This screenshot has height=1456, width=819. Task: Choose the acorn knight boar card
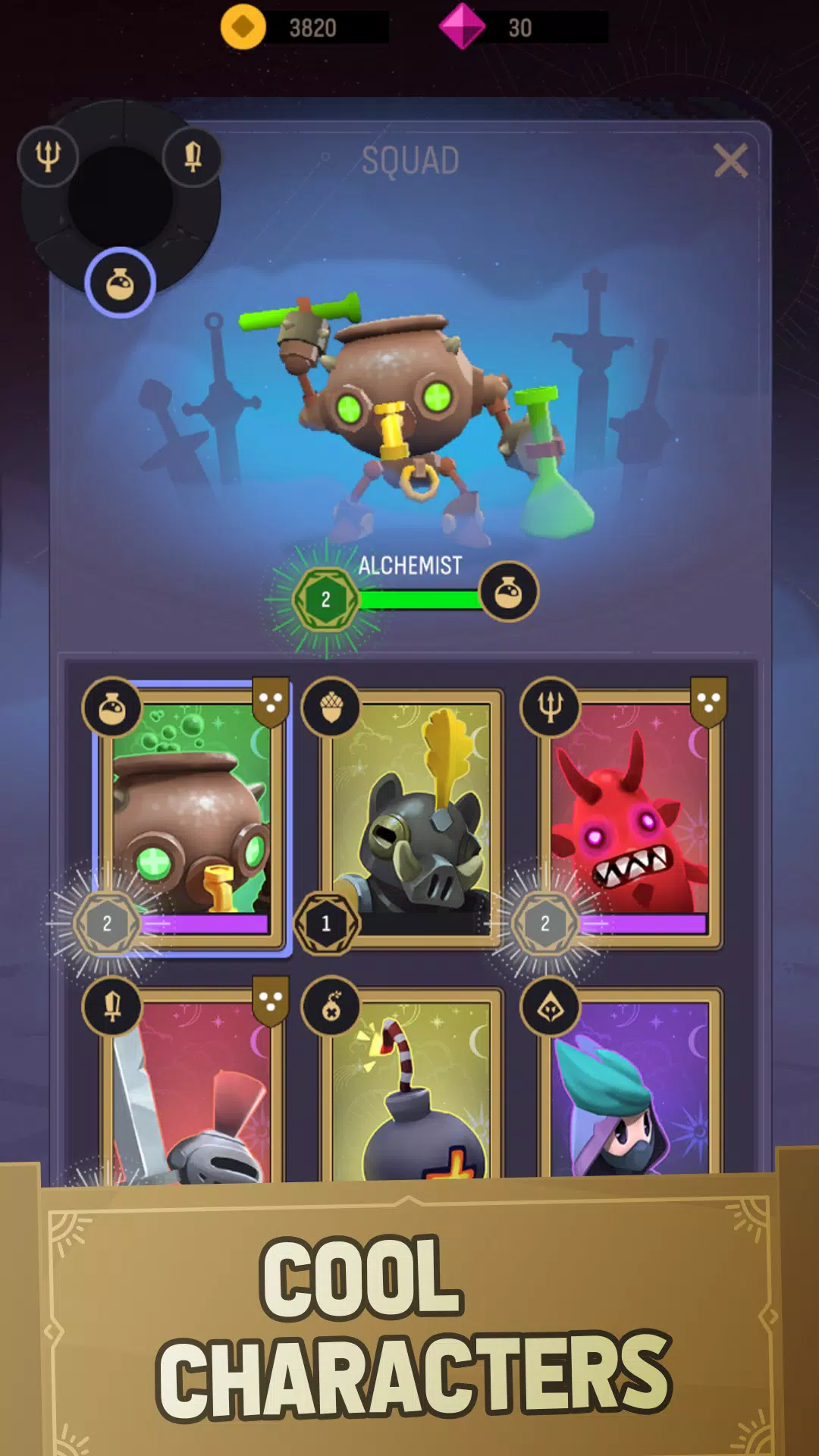click(x=411, y=815)
